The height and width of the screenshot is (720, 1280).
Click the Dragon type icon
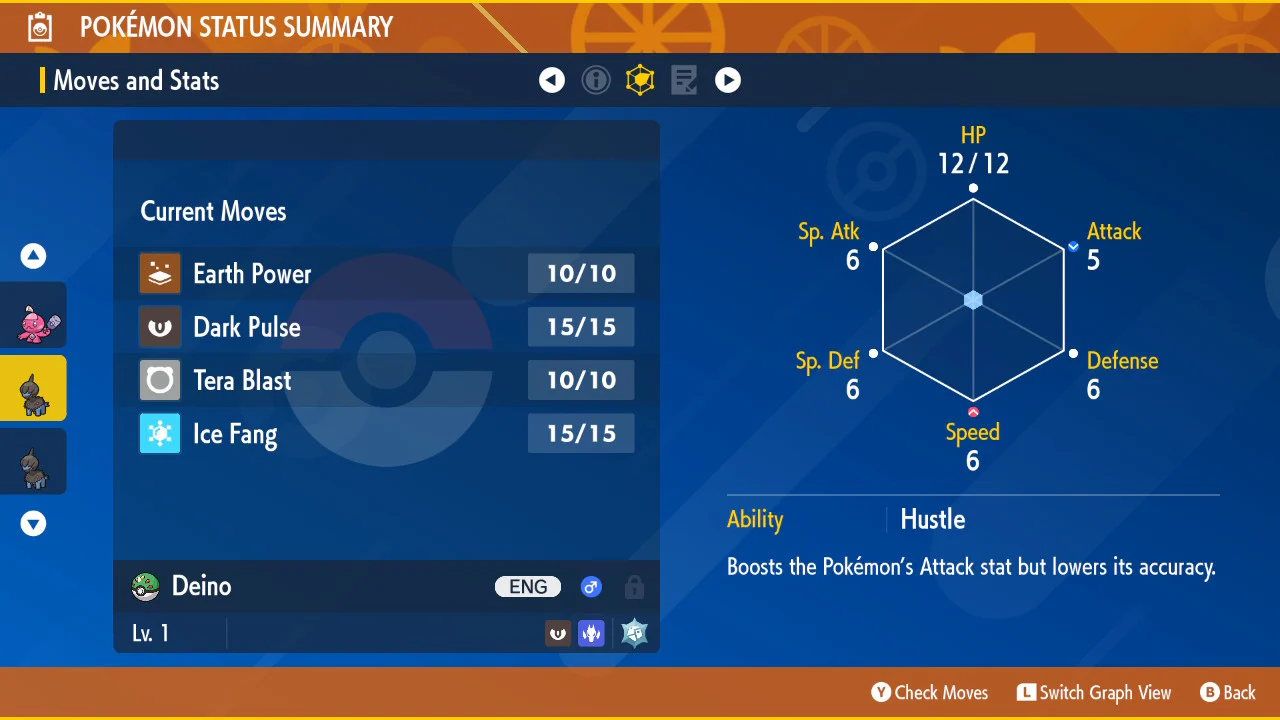tap(591, 633)
